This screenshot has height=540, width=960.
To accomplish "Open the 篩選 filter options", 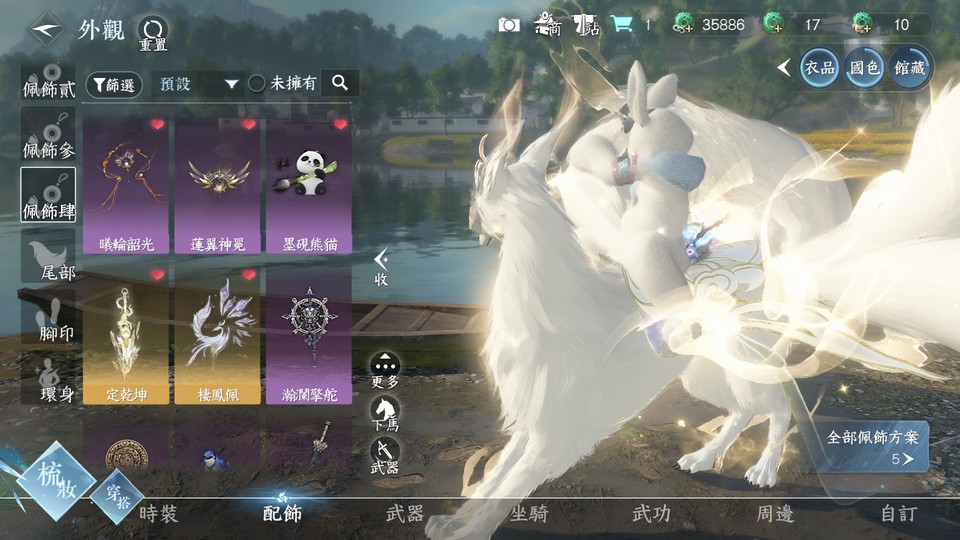I will point(113,85).
